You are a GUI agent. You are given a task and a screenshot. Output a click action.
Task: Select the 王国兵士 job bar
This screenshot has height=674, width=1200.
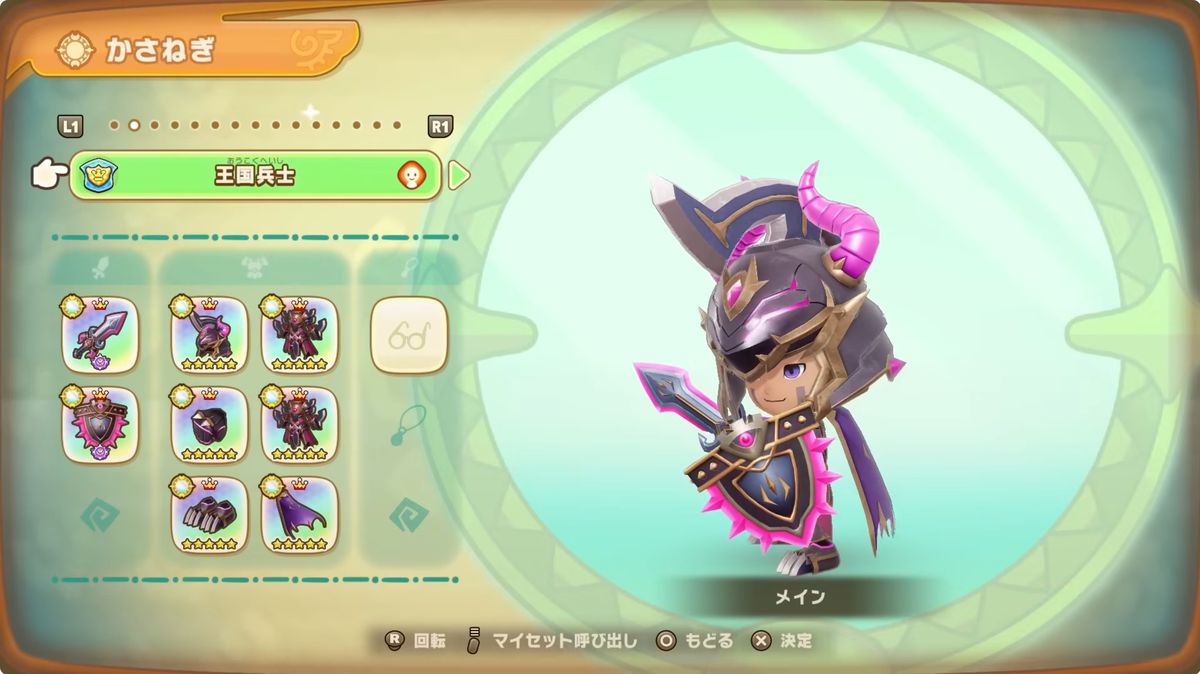tap(255, 176)
